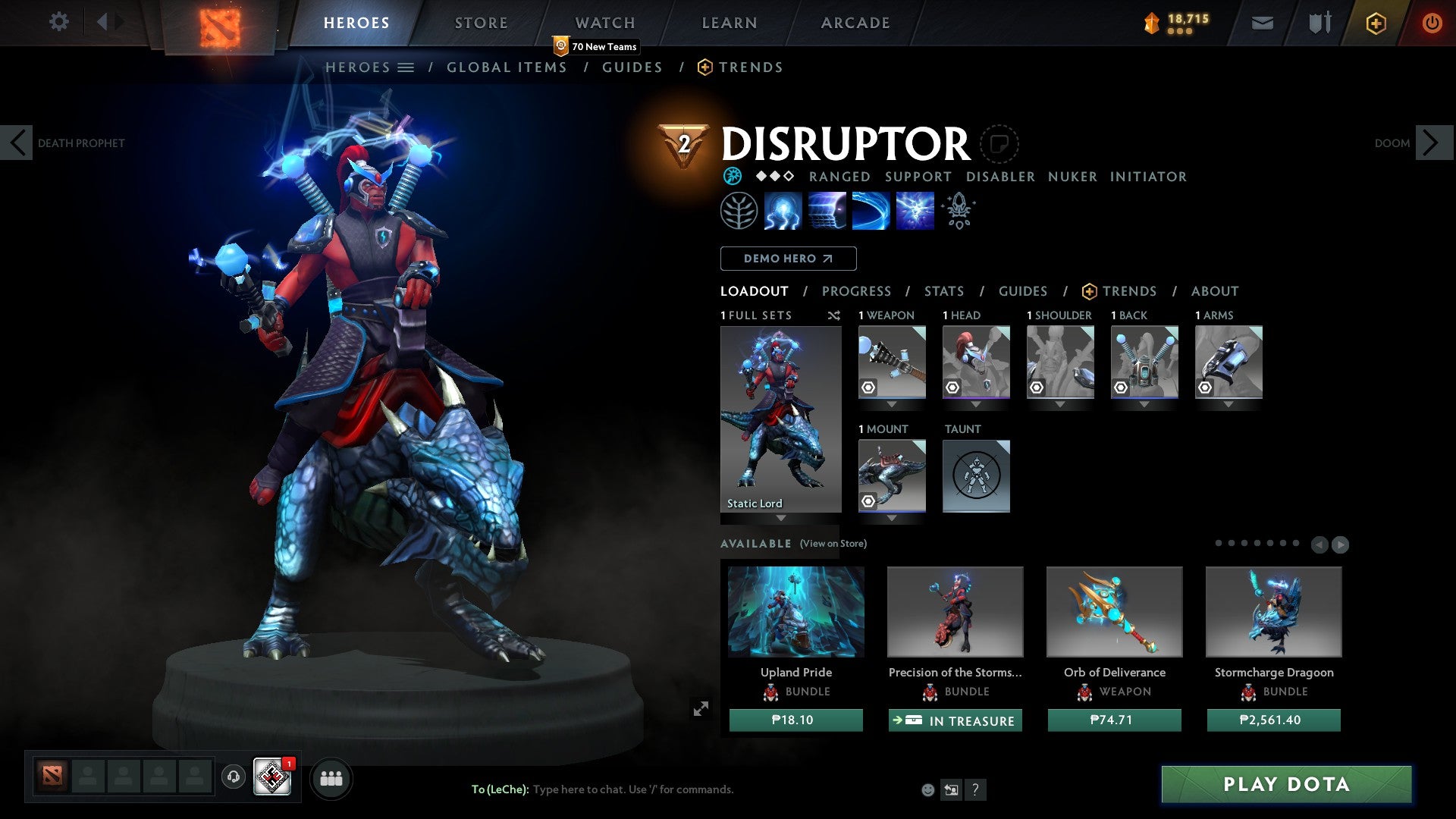Screen dimensions: 1456x819
Task: Click the Demo Hero button
Action: [788, 259]
